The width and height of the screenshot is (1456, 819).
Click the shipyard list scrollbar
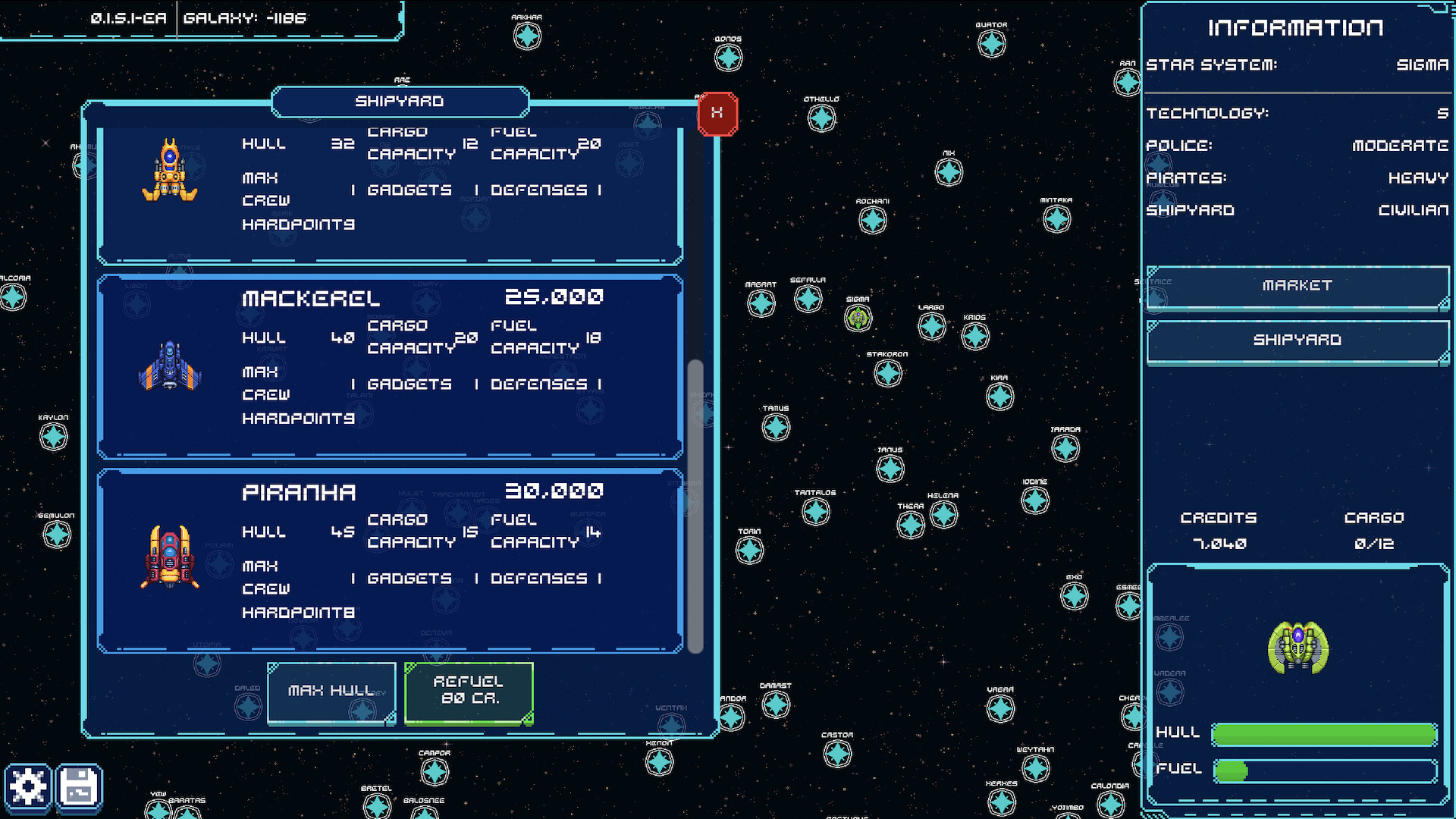click(693, 508)
